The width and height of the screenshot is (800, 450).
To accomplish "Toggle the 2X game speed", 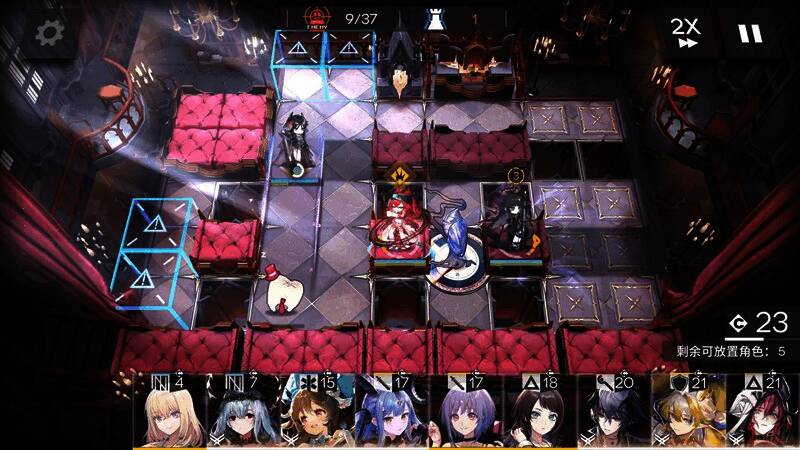I will click(x=684, y=33).
